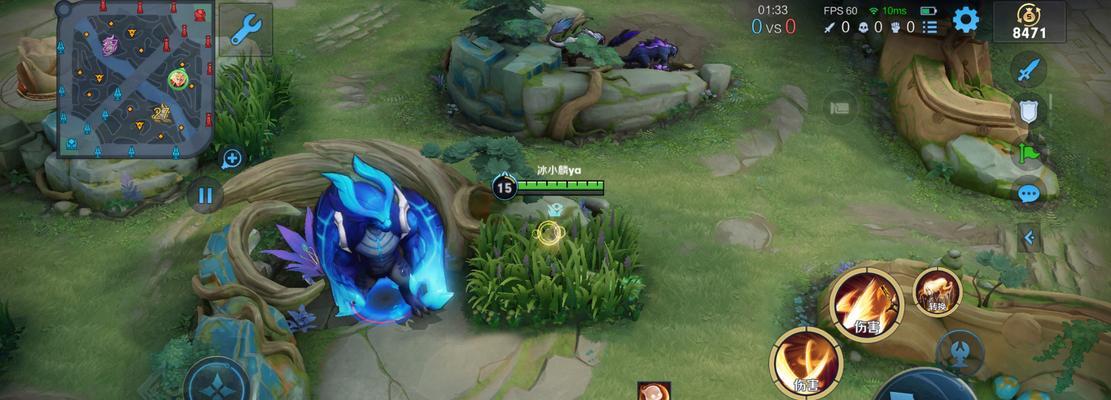1111x400 pixels.
Task: Expand the left-pointing arrow panel
Action: point(1028,238)
